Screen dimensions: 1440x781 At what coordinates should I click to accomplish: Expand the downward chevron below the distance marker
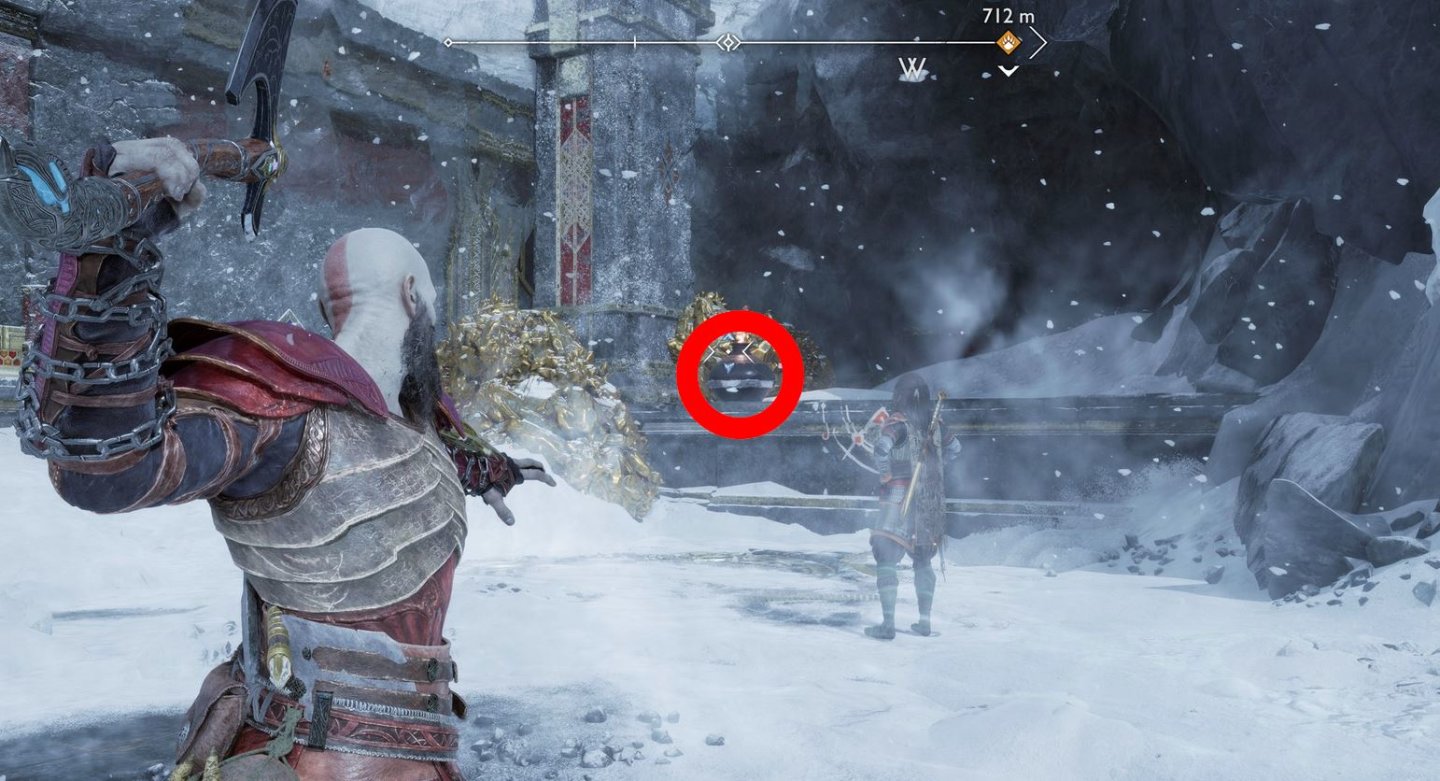[x=1007, y=68]
